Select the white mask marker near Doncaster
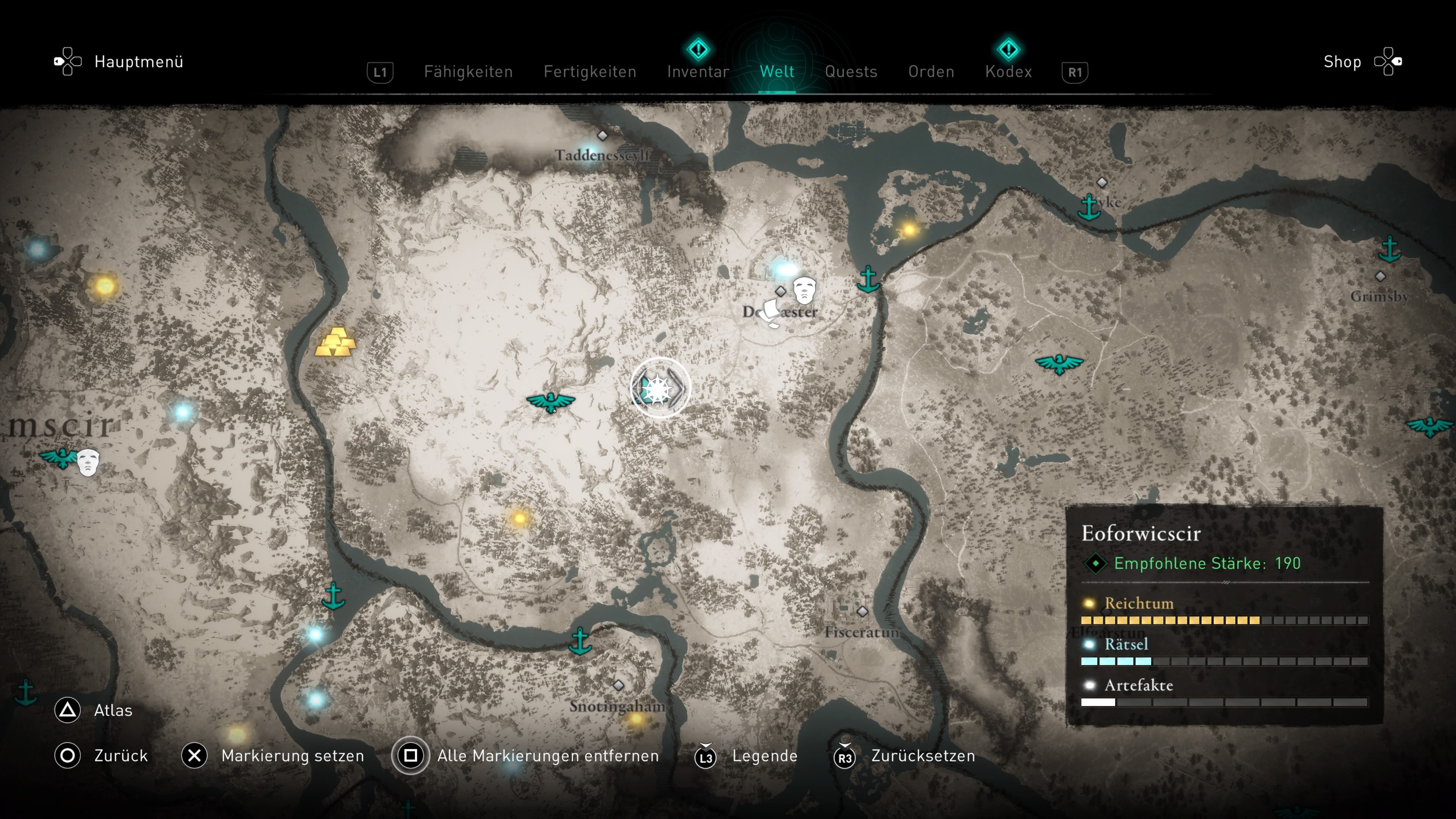Viewport: 1456px width, 819px height. pyautogui.click(x=804, y=290)
